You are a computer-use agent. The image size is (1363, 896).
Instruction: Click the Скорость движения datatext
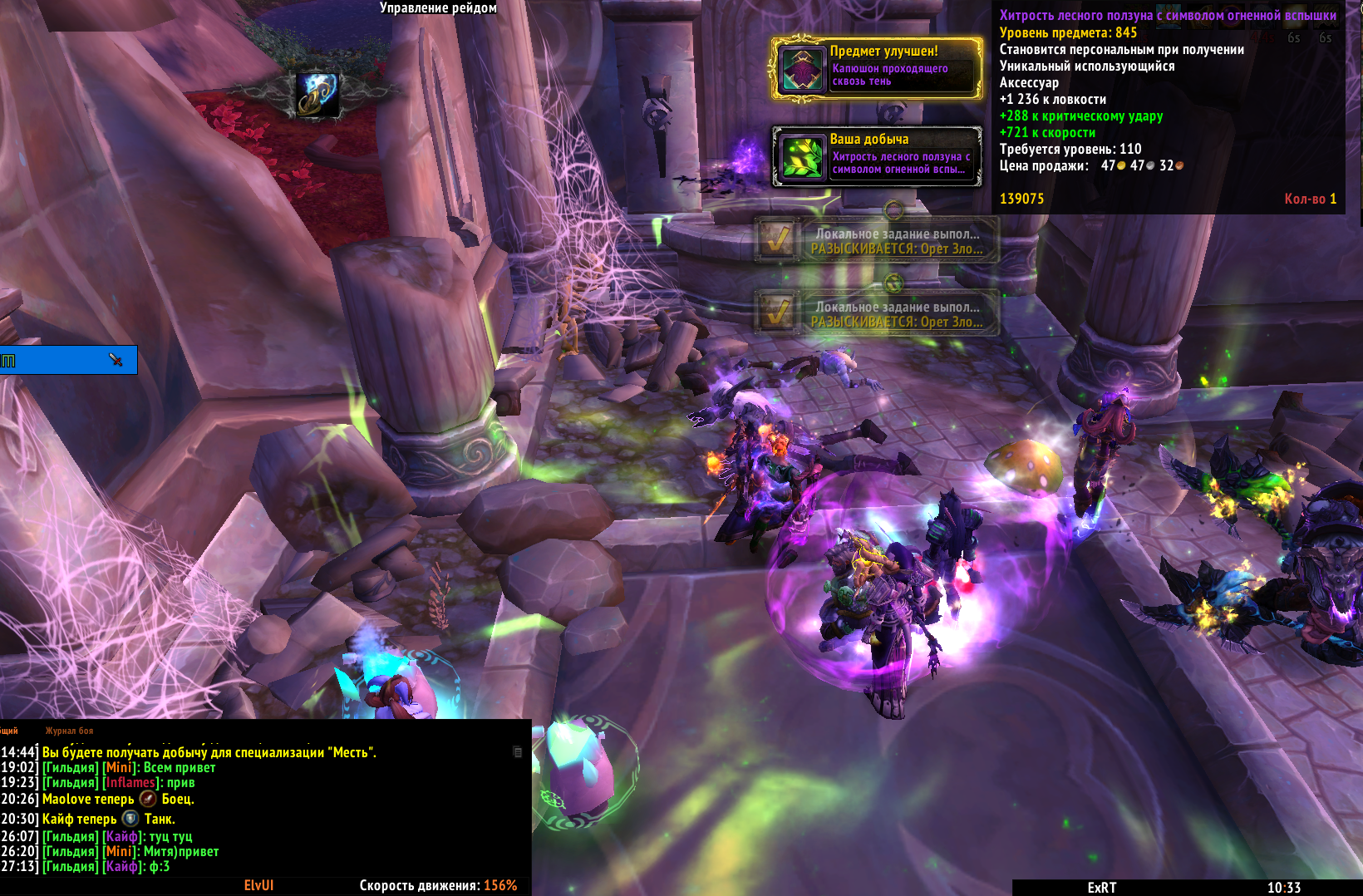tap(438, 886)
